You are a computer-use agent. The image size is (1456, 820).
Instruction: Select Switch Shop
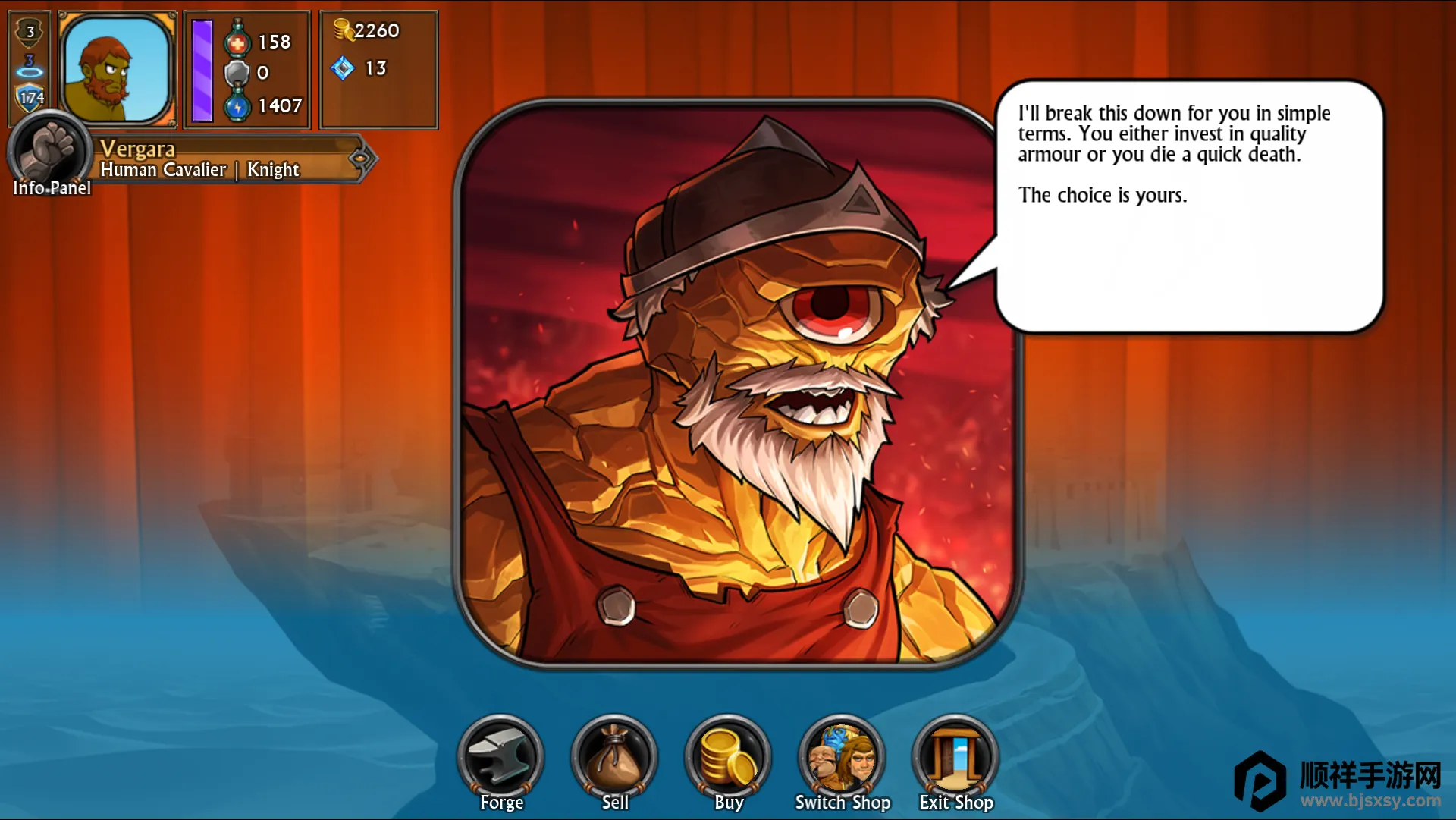click(x=842, y=758)
